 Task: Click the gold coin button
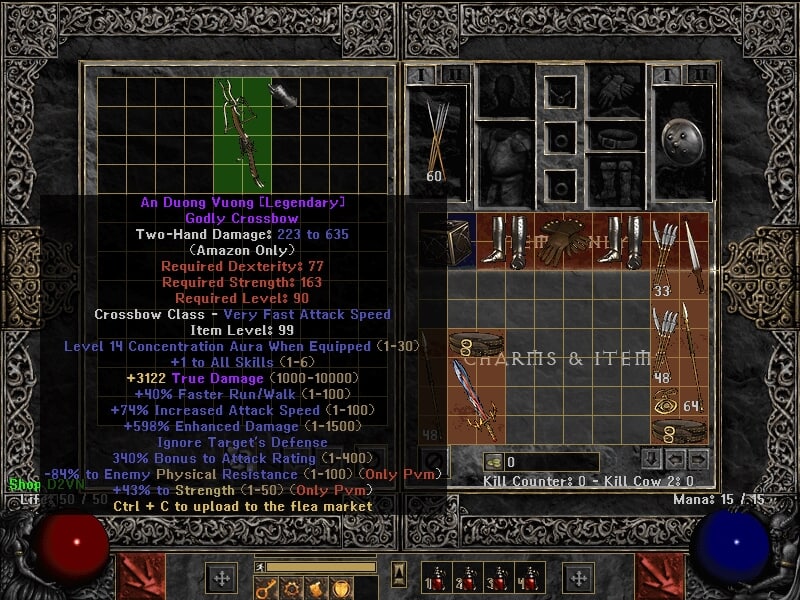[x=493, y=462]
